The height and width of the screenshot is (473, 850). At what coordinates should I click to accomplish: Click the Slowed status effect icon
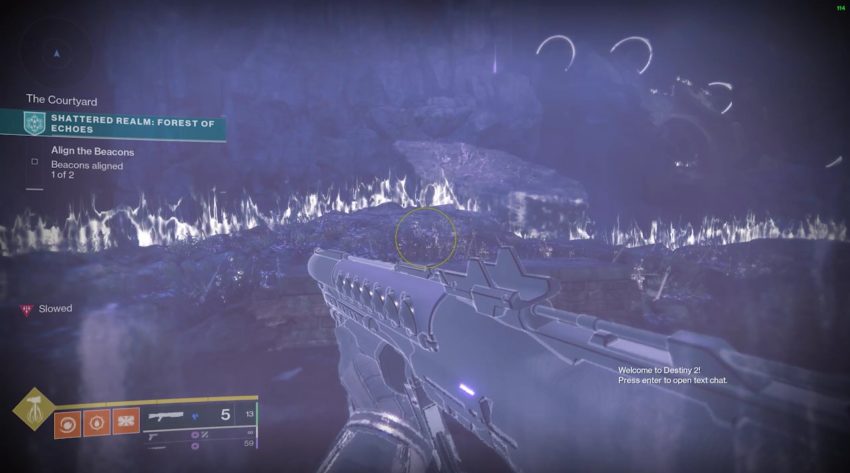(26, 310)
